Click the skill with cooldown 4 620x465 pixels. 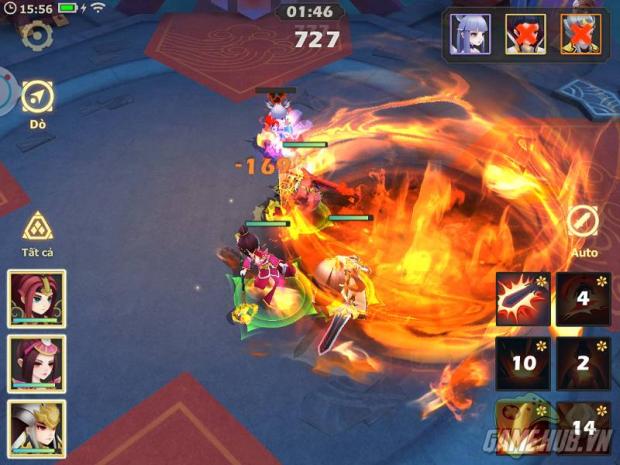tap(583, 299)
